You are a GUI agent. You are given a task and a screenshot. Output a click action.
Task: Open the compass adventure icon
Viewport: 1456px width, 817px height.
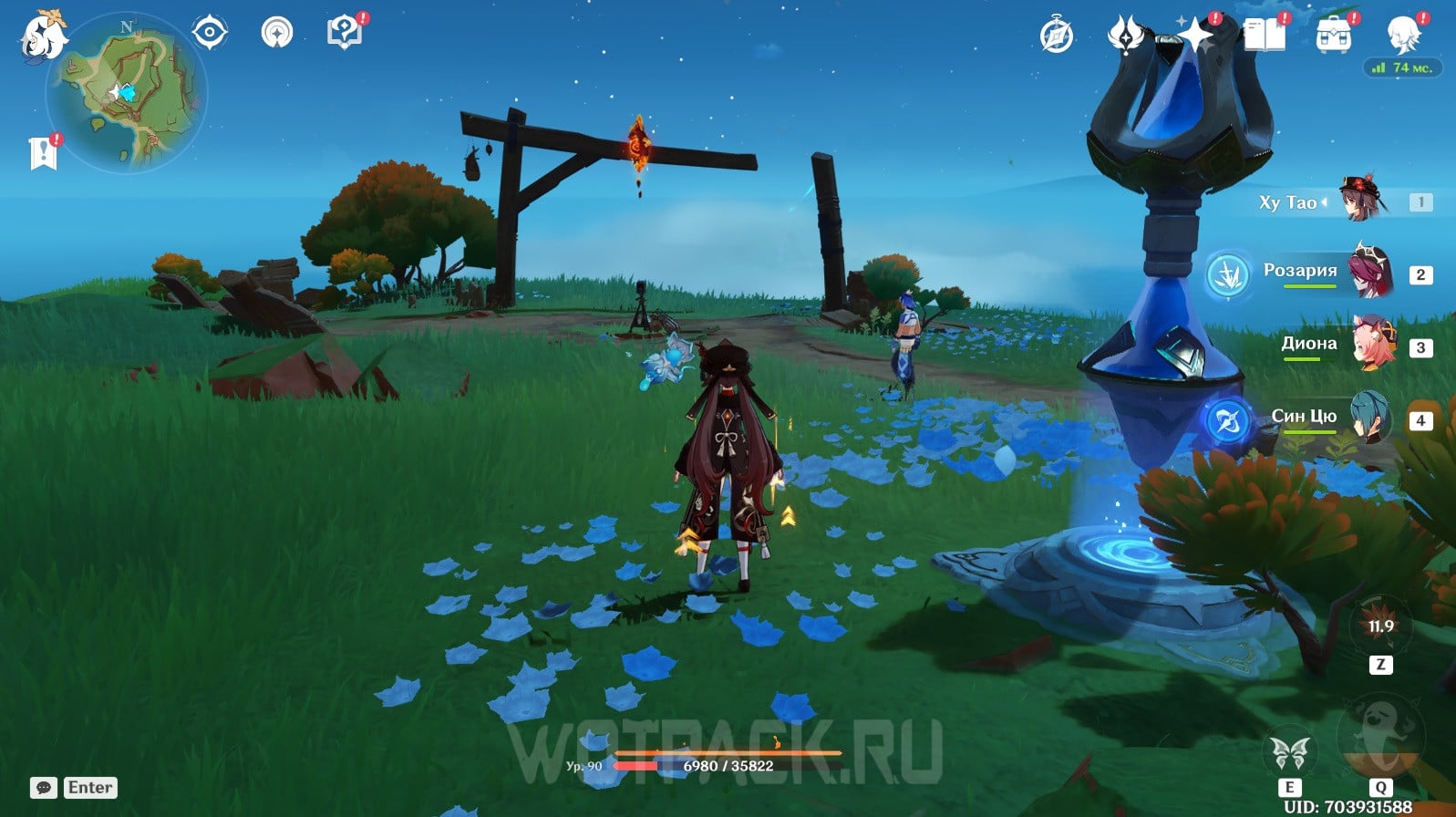(x=1057, y=36)
